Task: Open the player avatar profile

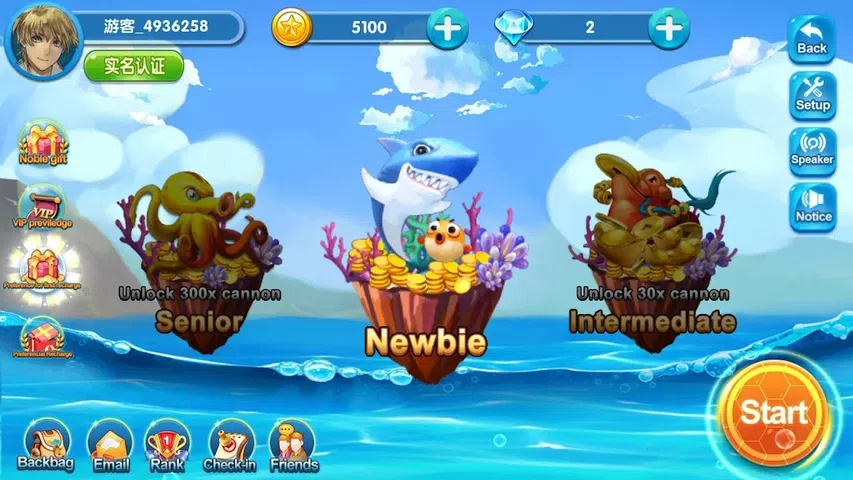Action: click(44, 39)
